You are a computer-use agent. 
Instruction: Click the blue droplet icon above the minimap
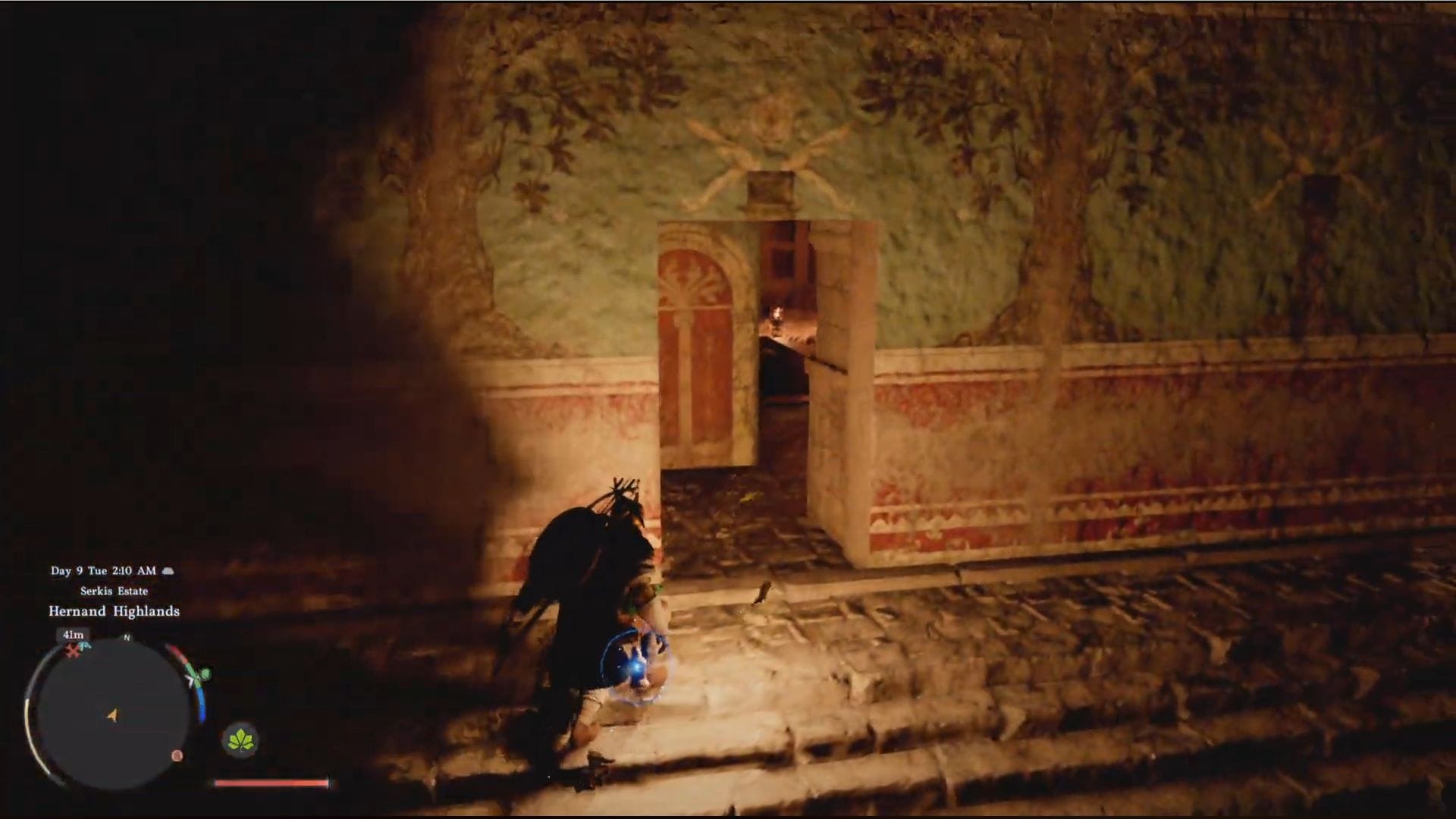click(84, 646)
